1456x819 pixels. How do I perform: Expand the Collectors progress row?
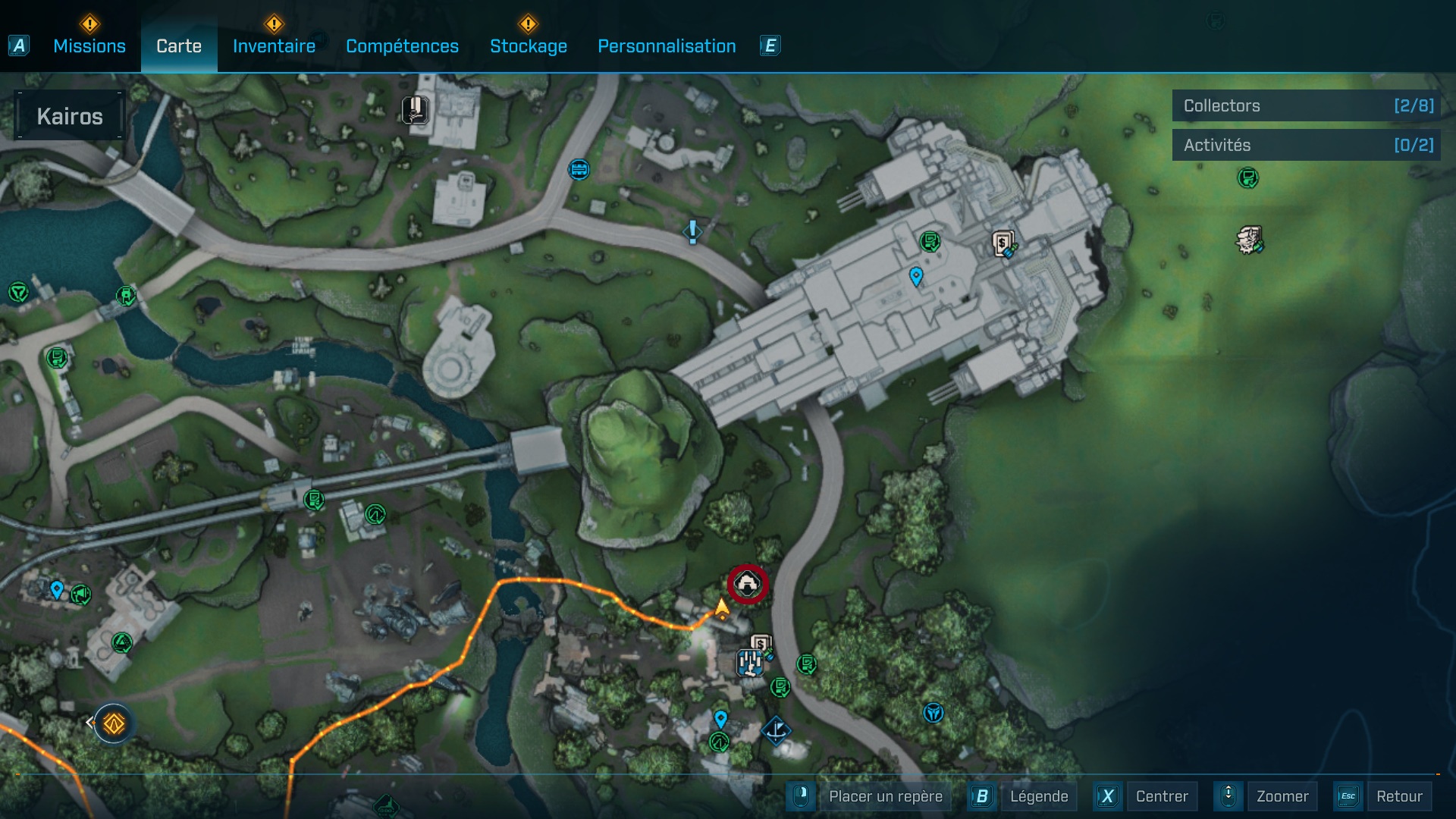point(1306,106)
